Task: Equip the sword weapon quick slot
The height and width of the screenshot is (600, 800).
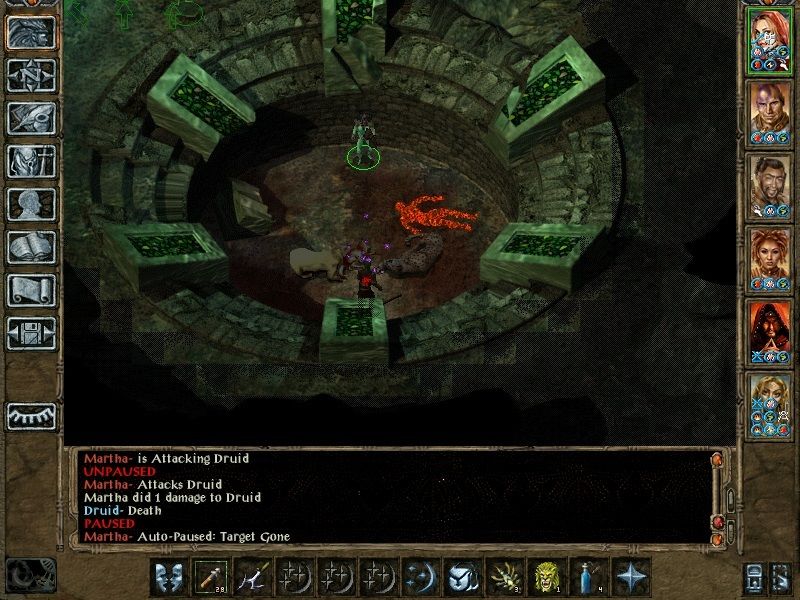Action: pyautogui.click(x=254, y=577)
